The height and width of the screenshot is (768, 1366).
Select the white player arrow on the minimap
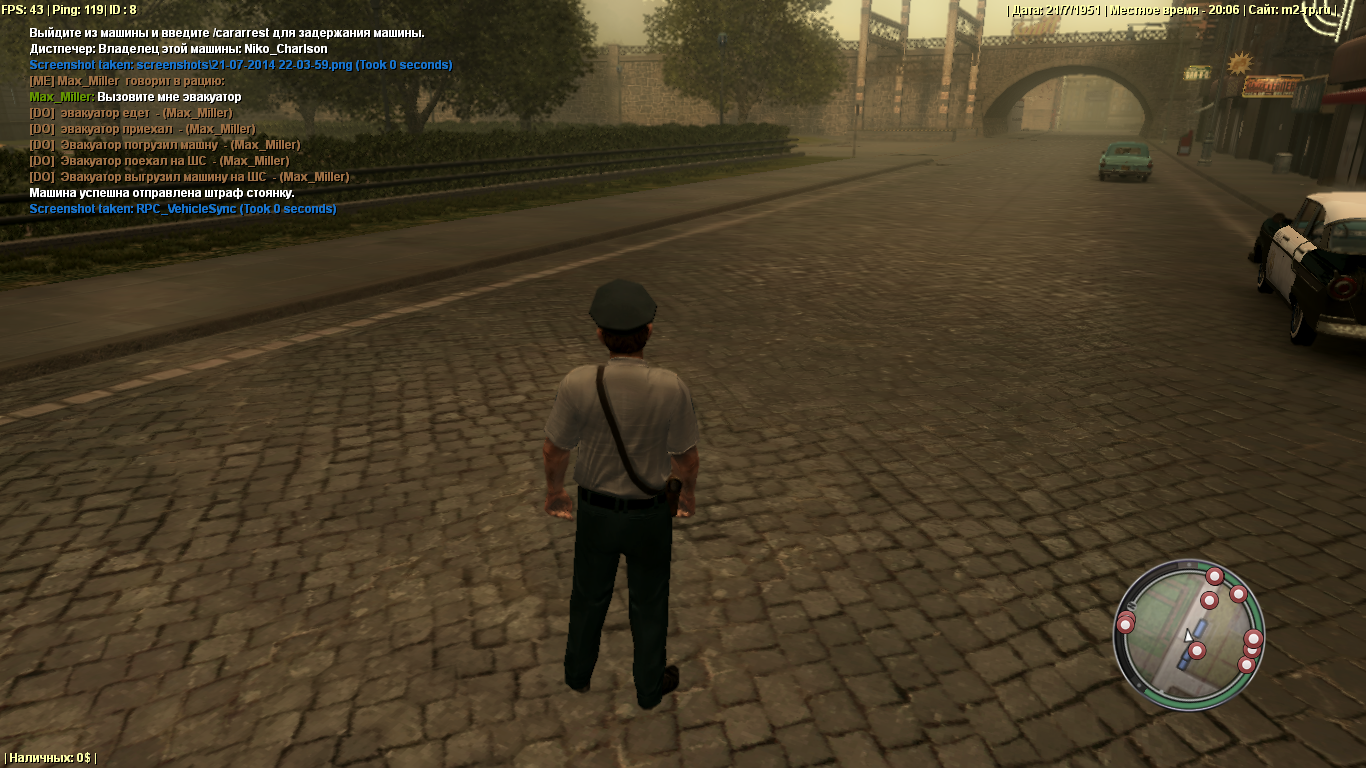click(x=1188, y=635)
